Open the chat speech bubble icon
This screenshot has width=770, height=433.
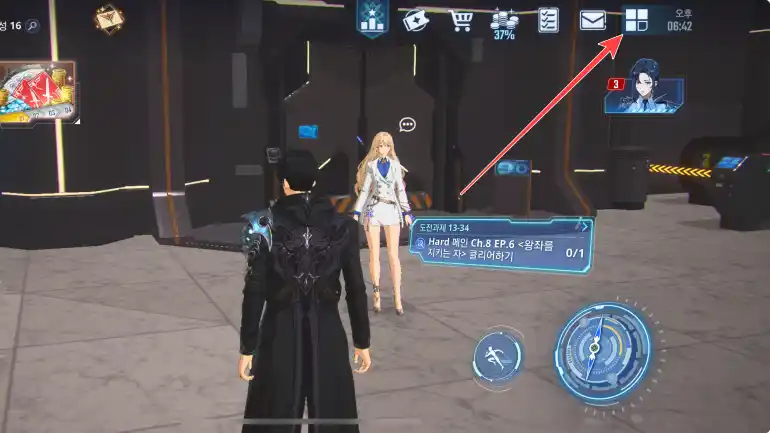coord(407,124)
